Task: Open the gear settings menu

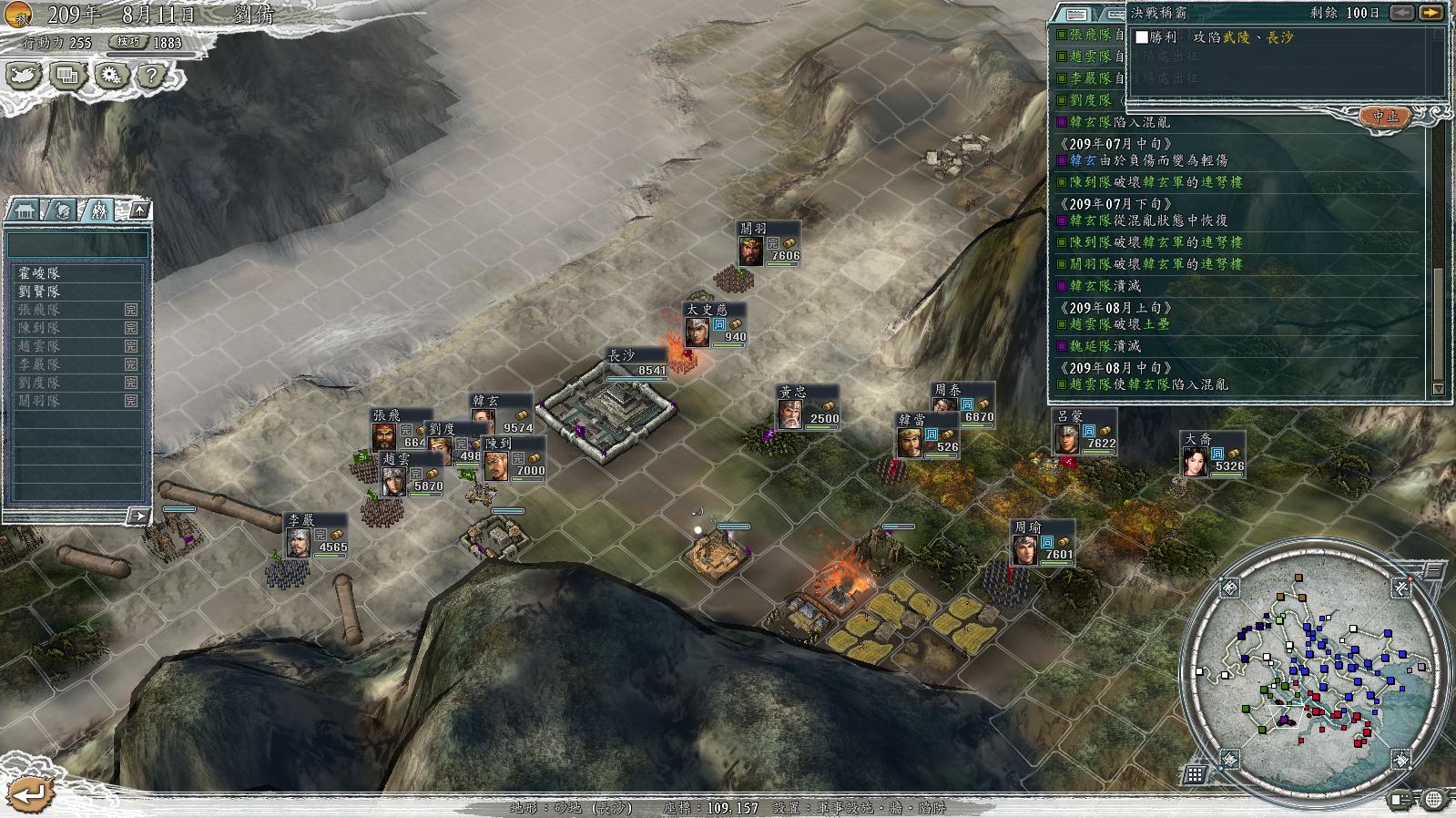Action: pos(110,76)
